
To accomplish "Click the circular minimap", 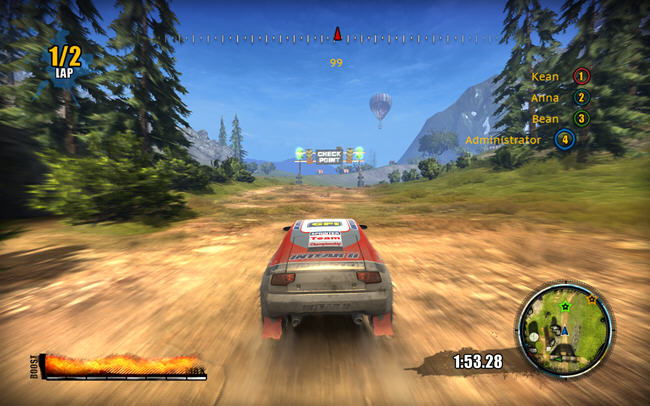I will tap(564, 329).
